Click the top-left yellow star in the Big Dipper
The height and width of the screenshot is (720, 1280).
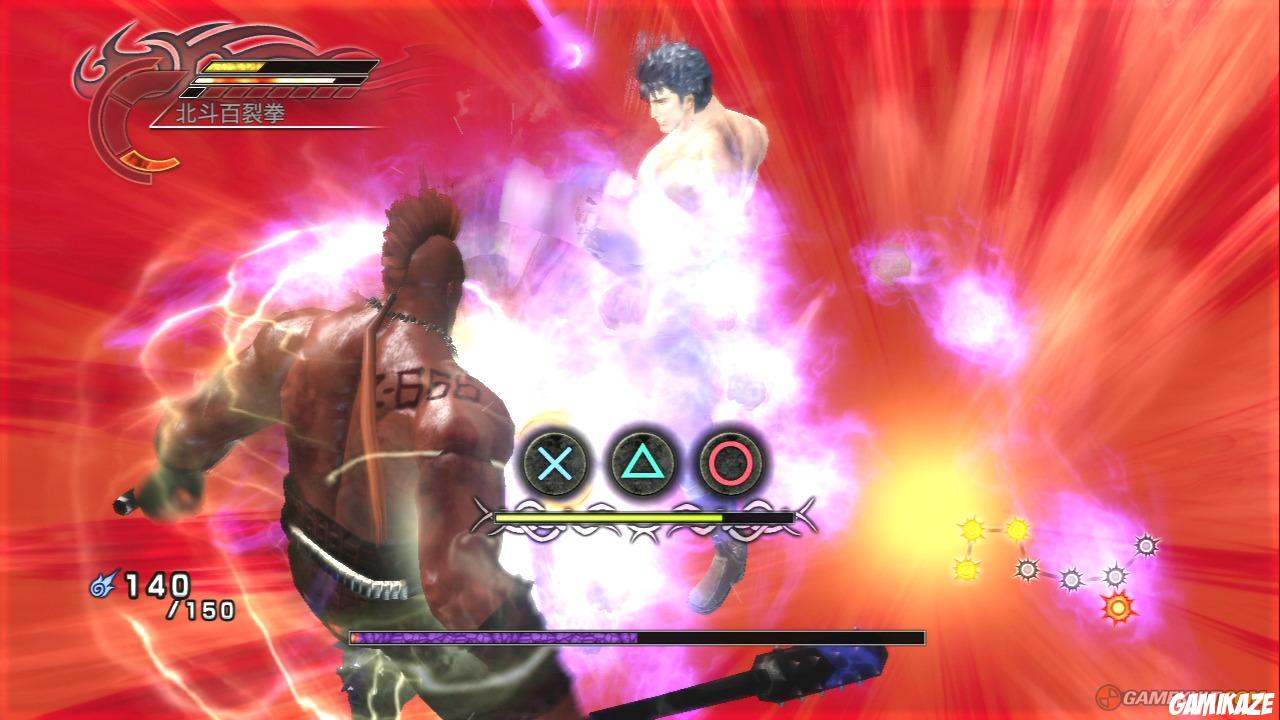(x=972, y=528)
